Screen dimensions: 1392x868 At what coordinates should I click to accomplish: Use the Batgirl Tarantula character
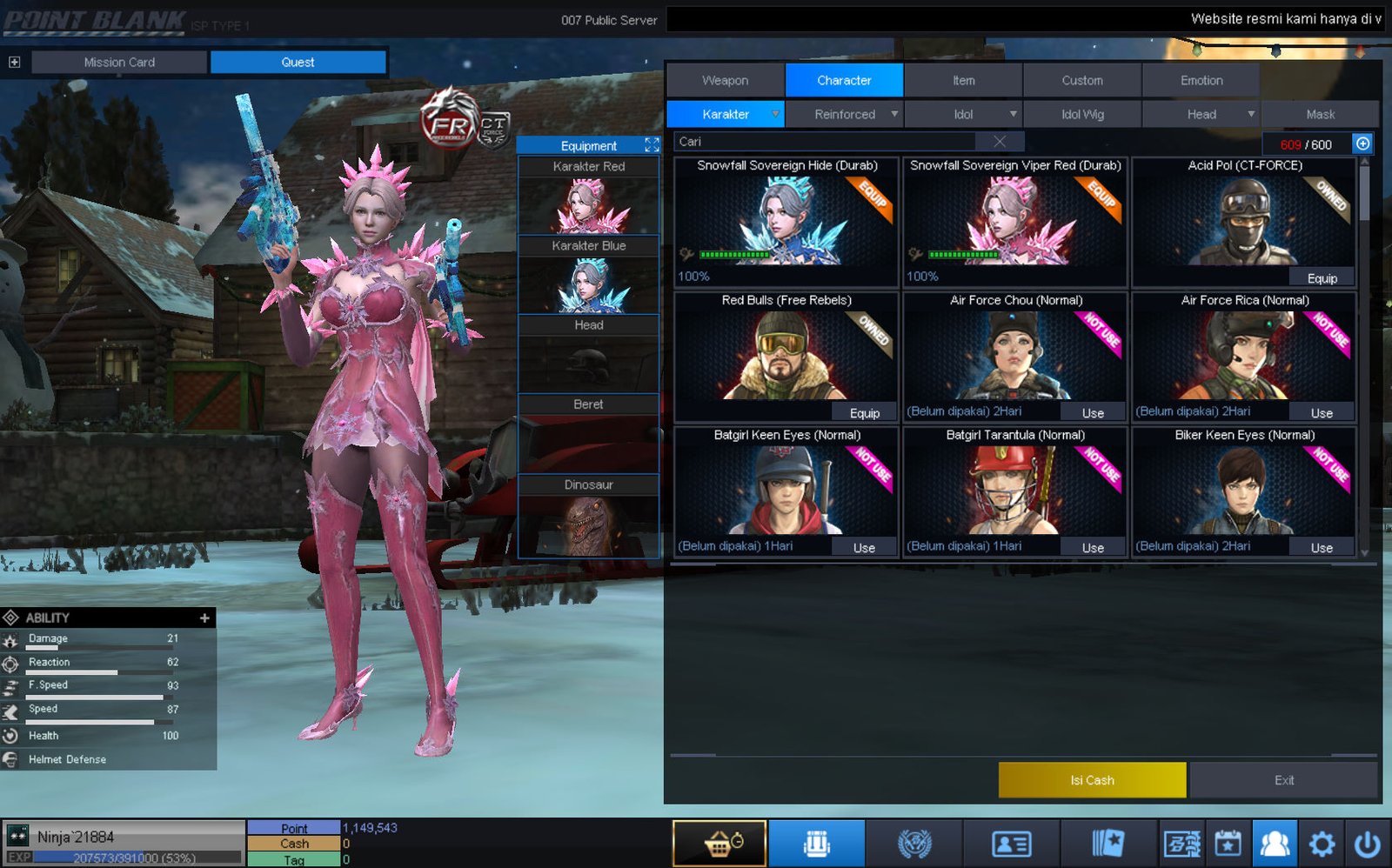tap(1093, 548)
